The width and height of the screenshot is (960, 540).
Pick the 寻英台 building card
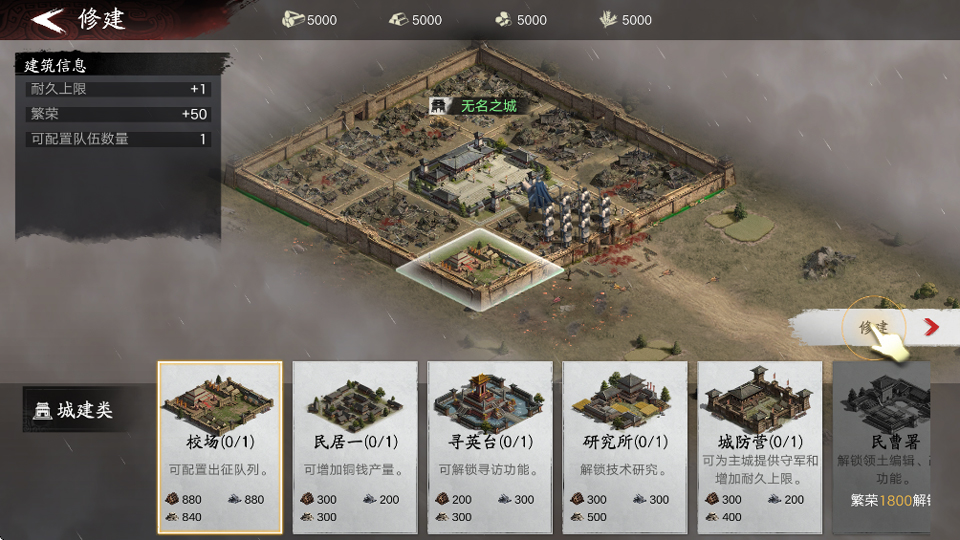click(490, 446)
